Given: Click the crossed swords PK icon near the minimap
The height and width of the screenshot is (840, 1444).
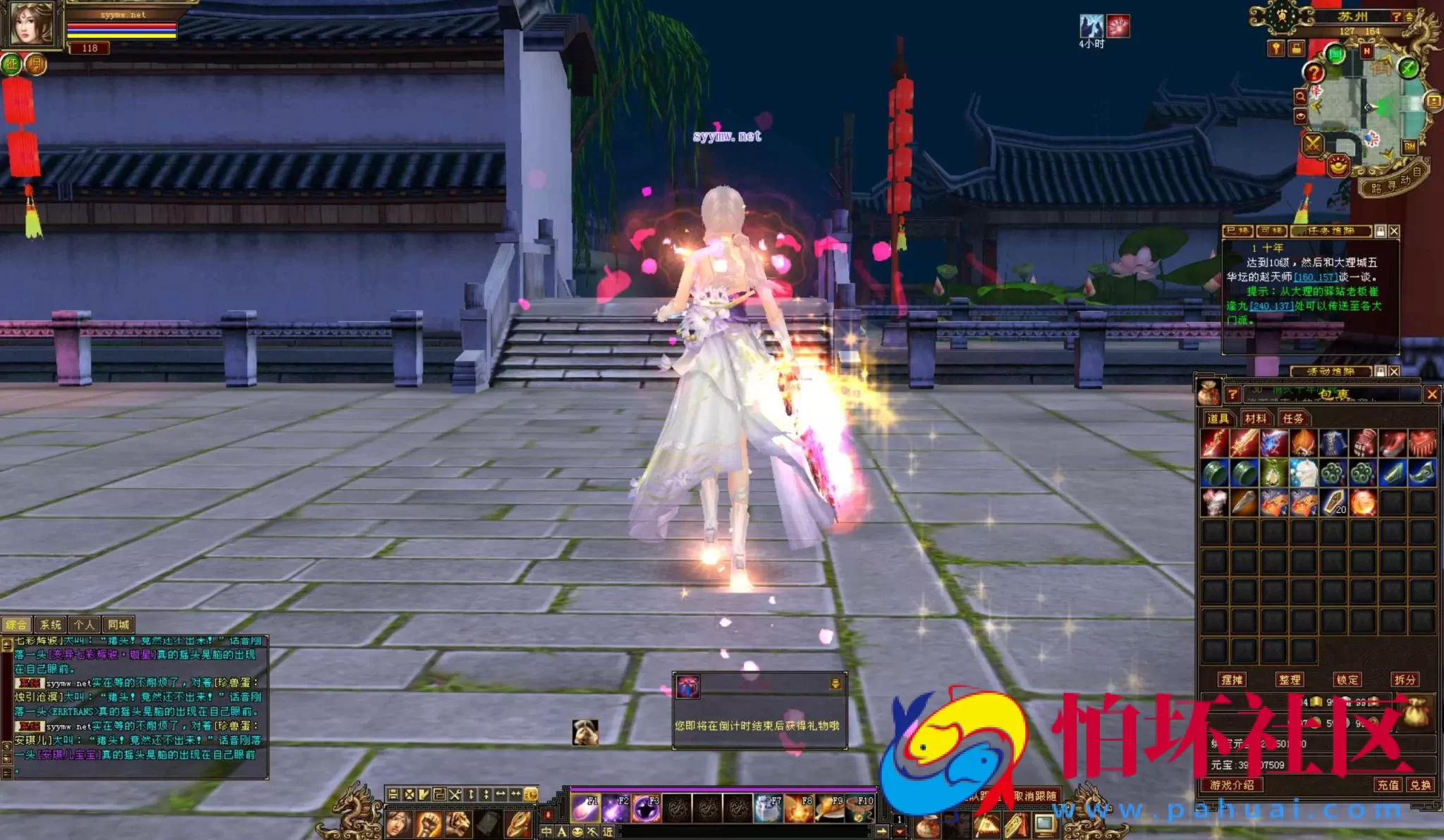Looking at the screenshot, I should coord(1313,142).
